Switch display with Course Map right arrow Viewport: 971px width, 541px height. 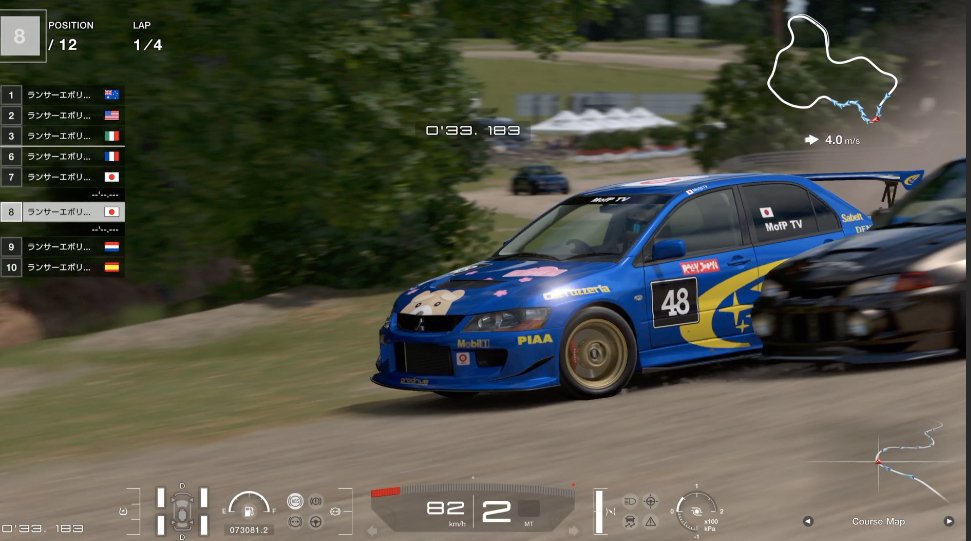tap(949, 521)
